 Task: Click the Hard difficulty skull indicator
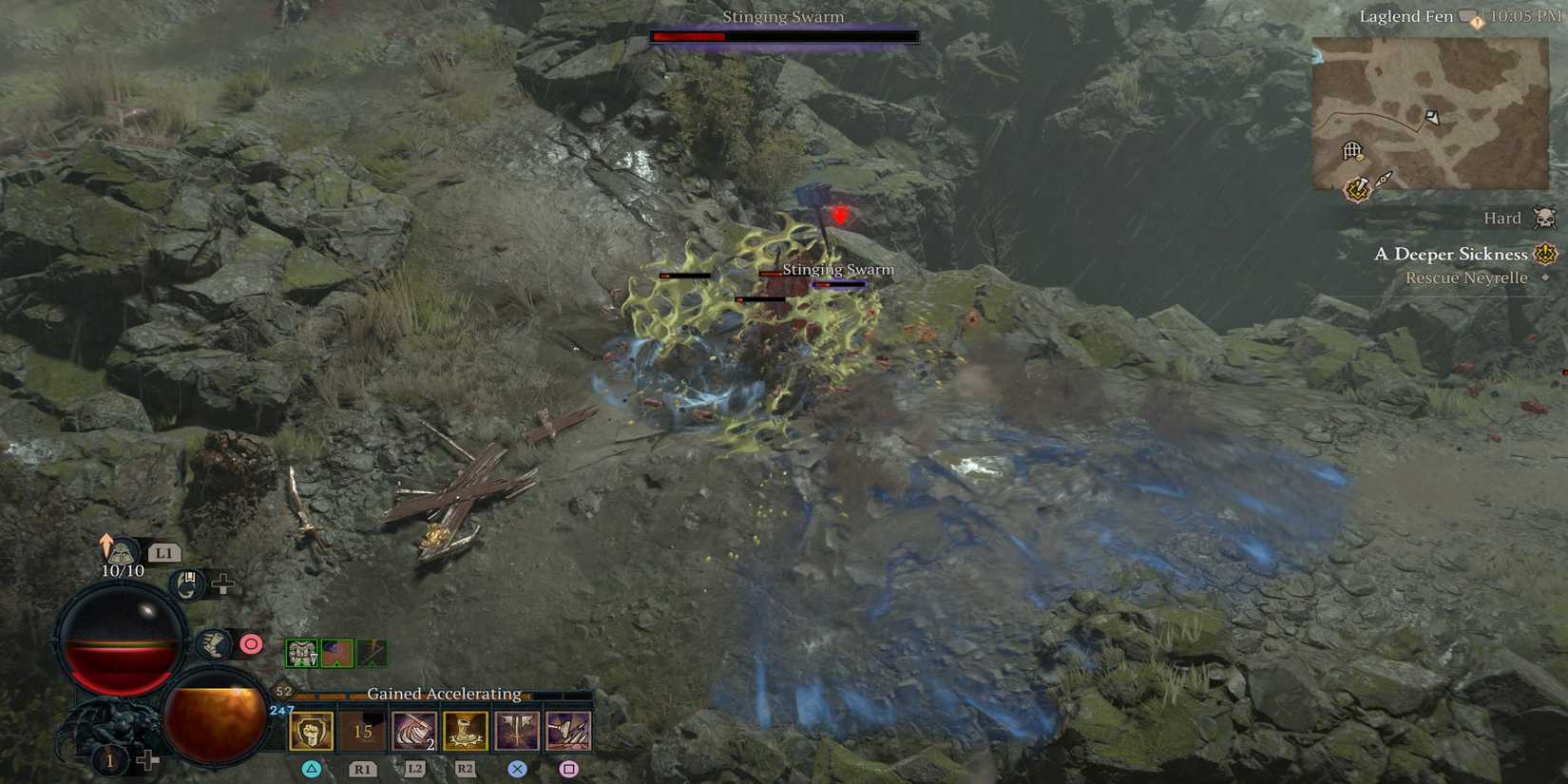pos(1545,218)
